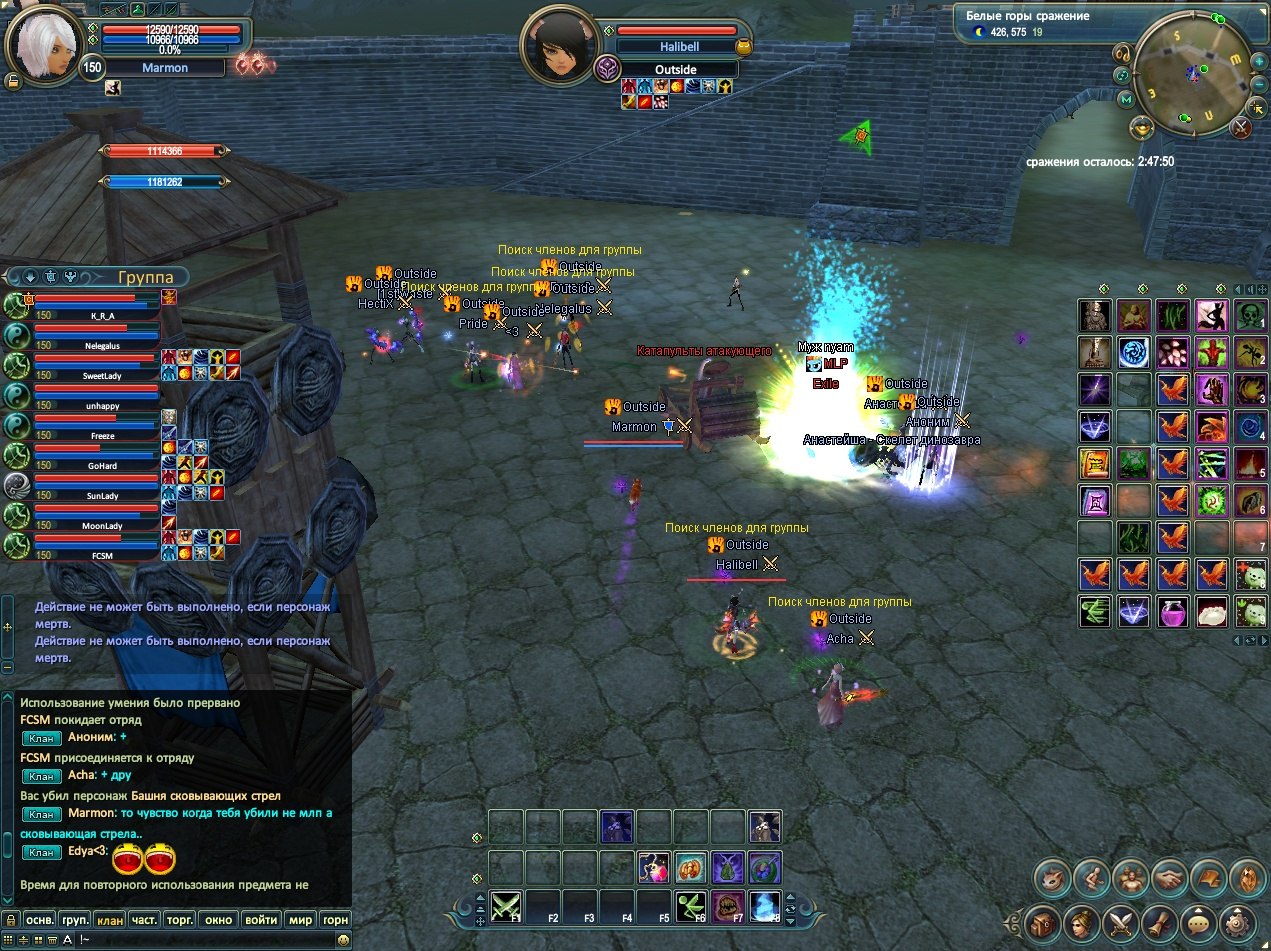1271x951 pixels.
Task: Open the chat smiley emoticon picker
Action: (343, 940)
